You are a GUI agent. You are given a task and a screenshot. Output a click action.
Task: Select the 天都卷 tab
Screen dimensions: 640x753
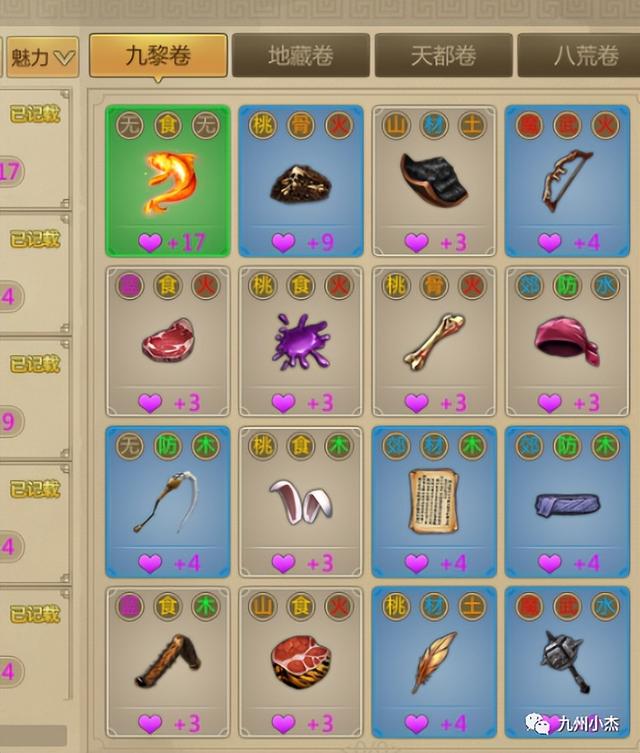443,56
